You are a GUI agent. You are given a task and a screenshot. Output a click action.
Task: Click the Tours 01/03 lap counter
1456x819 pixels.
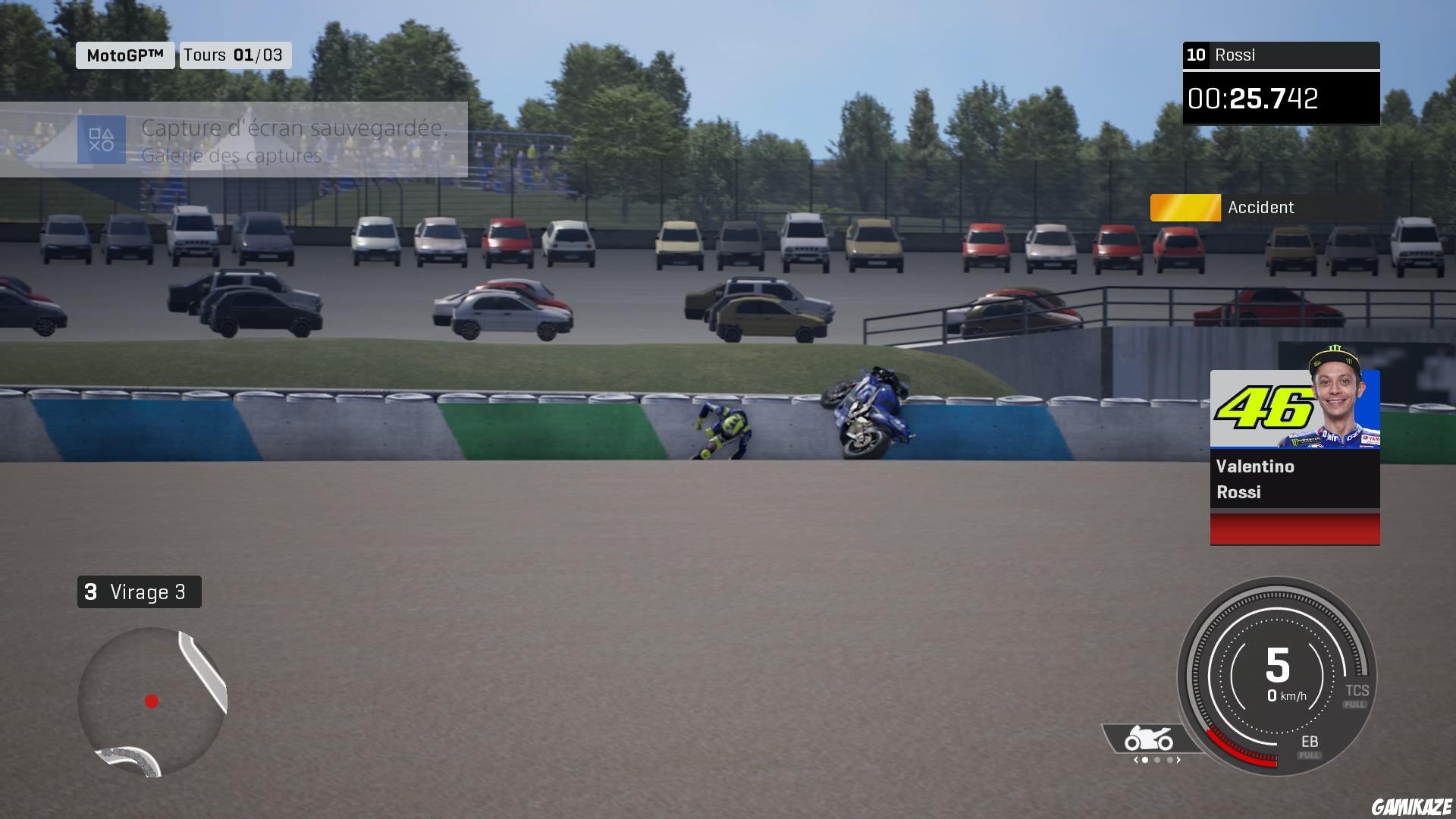coord(234,55)
